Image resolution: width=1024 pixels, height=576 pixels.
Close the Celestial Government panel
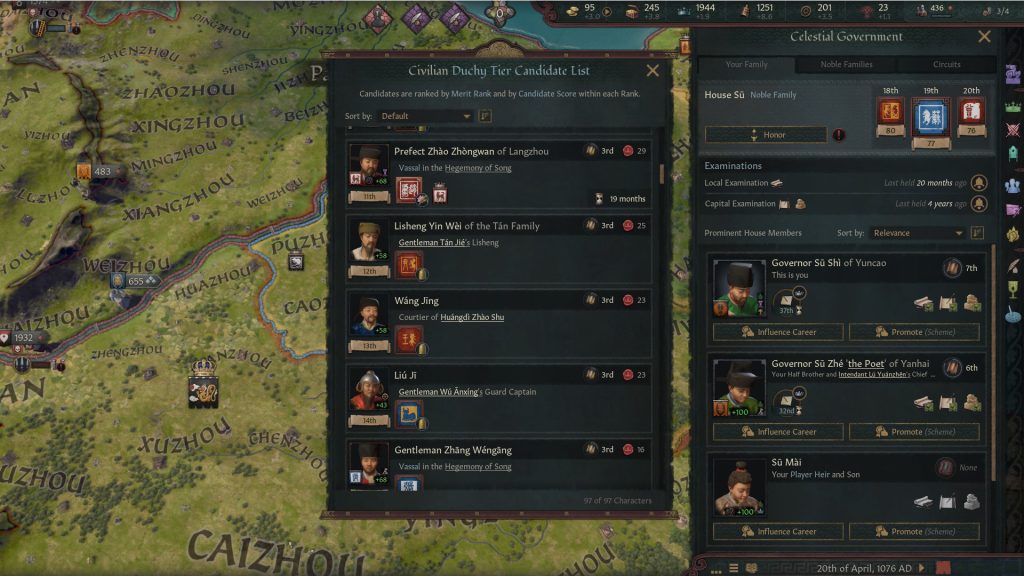tap(984, 37)
